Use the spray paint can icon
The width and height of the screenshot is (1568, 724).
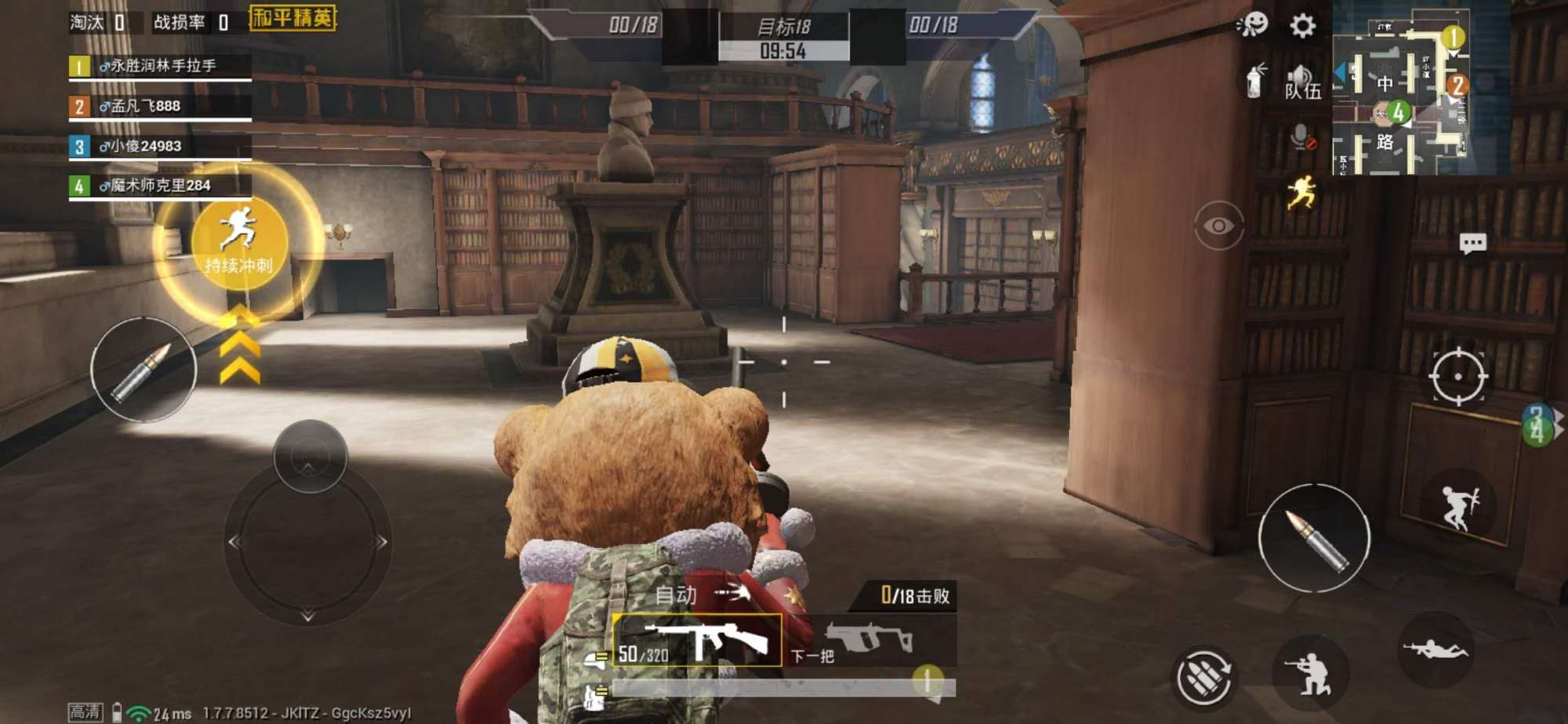(1255, 81)
